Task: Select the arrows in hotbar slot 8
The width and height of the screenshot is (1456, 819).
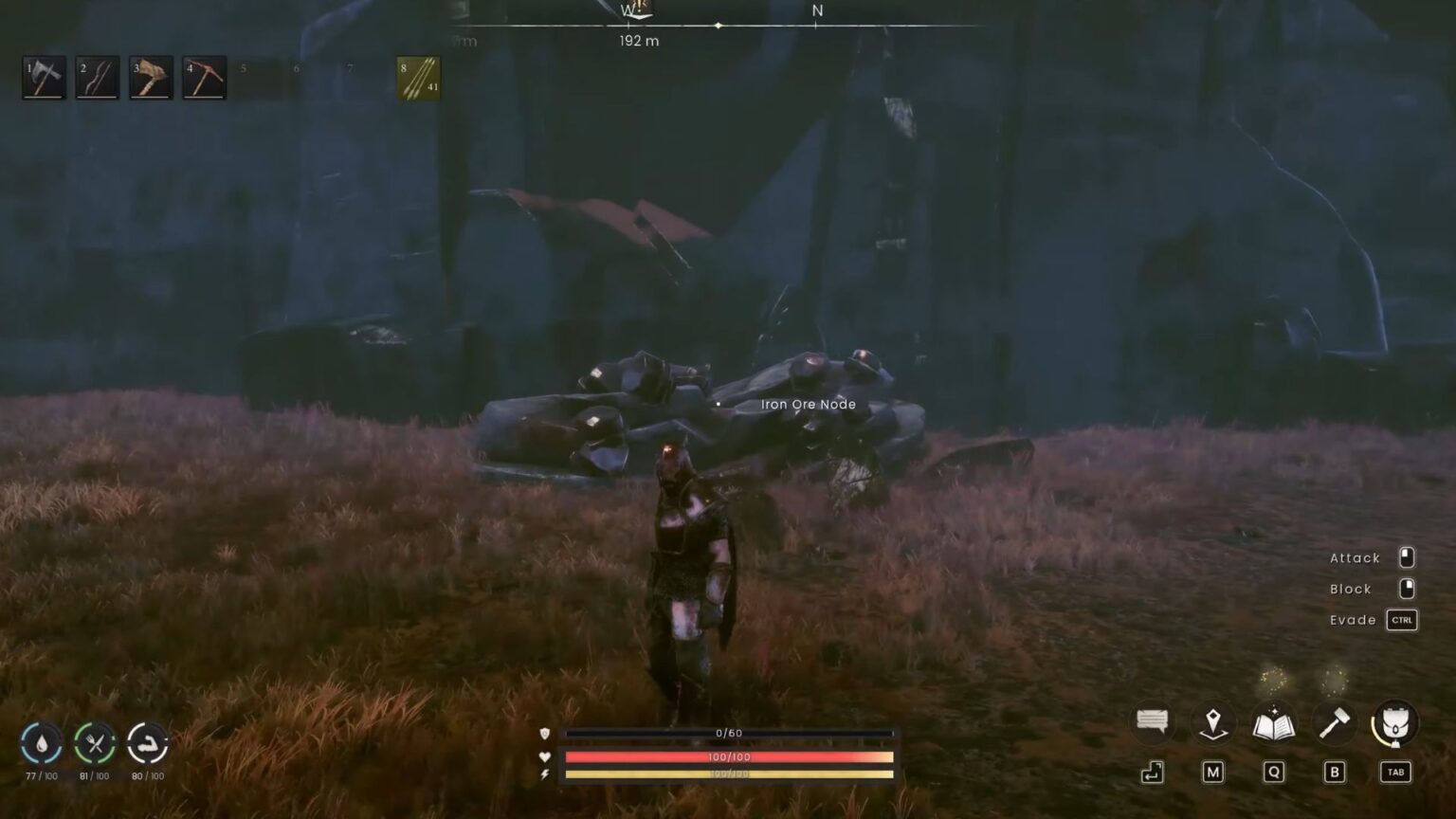Action: tap(417, 77)
